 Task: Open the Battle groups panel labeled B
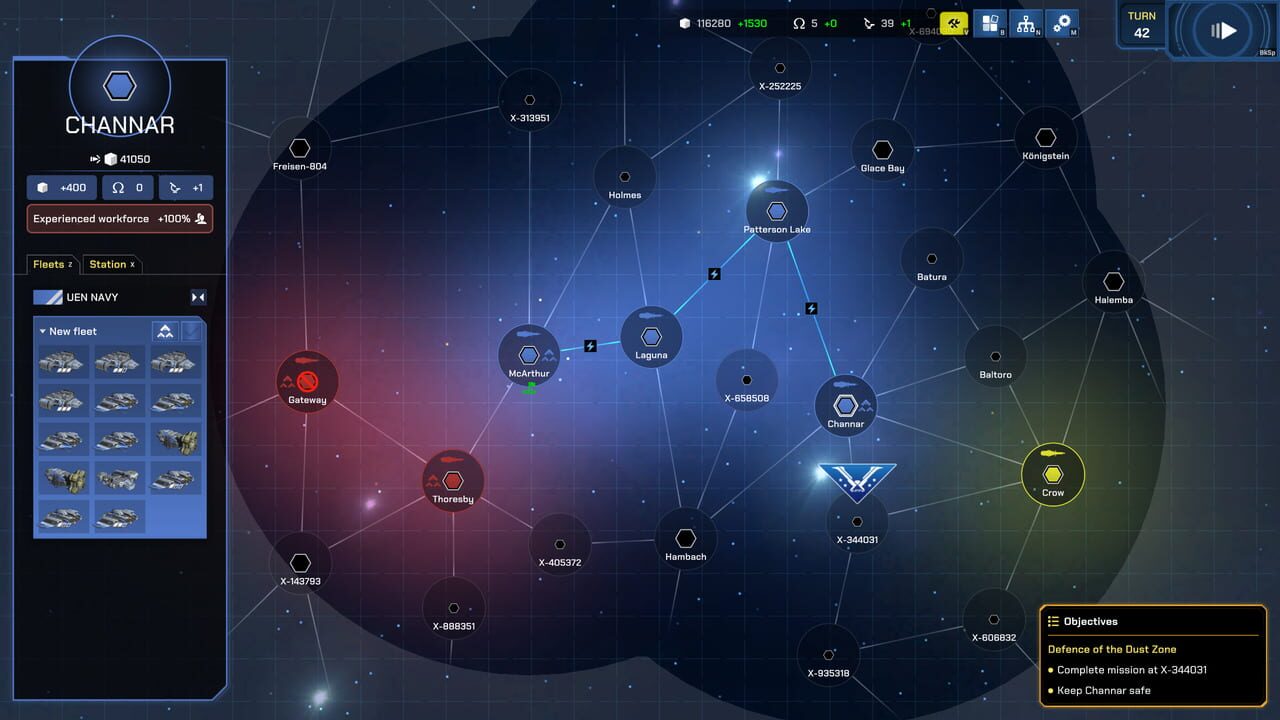990,23
